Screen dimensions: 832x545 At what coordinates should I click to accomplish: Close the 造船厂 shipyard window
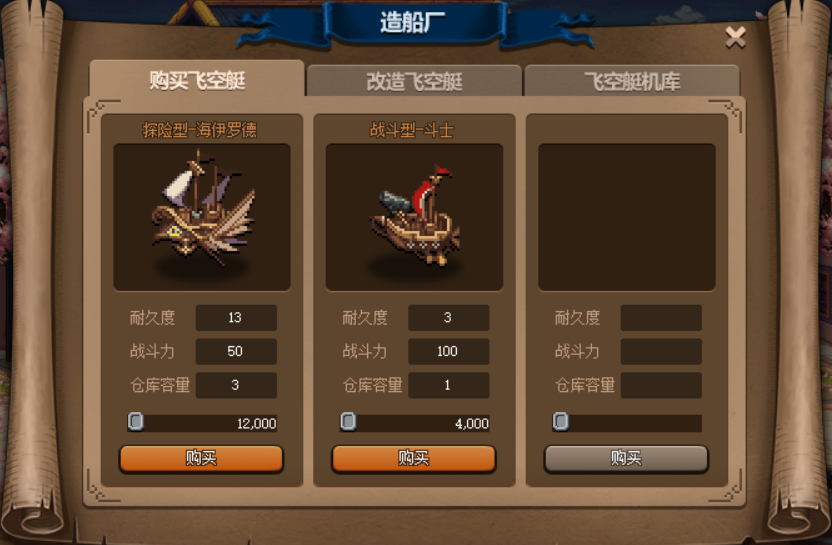click(735, 38)
